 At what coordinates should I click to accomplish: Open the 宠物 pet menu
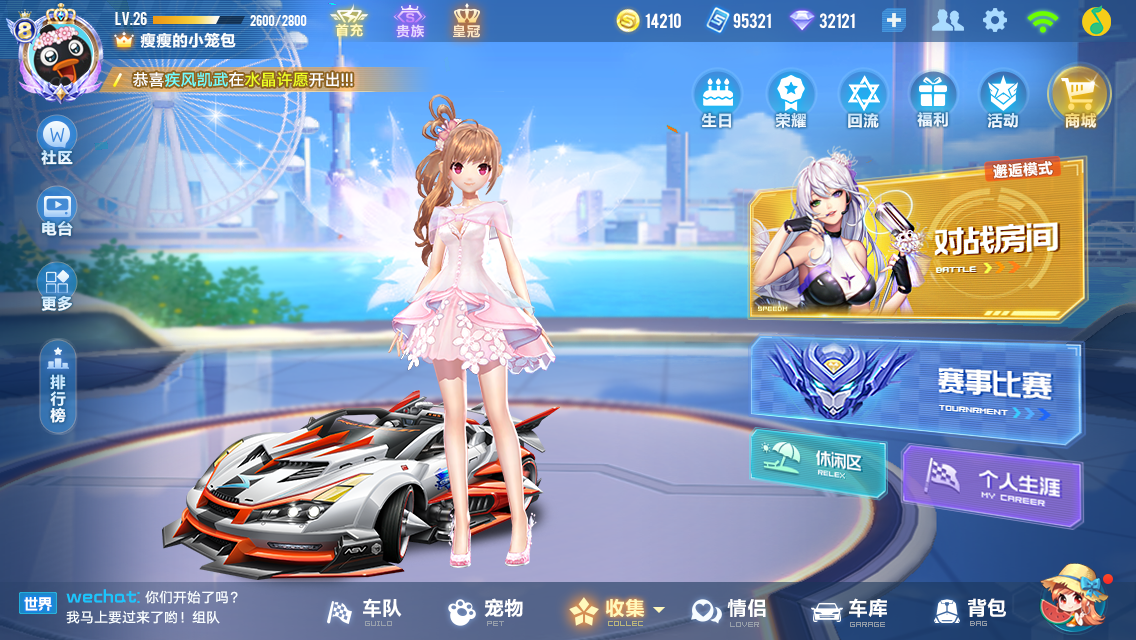[x=486, y=610]
